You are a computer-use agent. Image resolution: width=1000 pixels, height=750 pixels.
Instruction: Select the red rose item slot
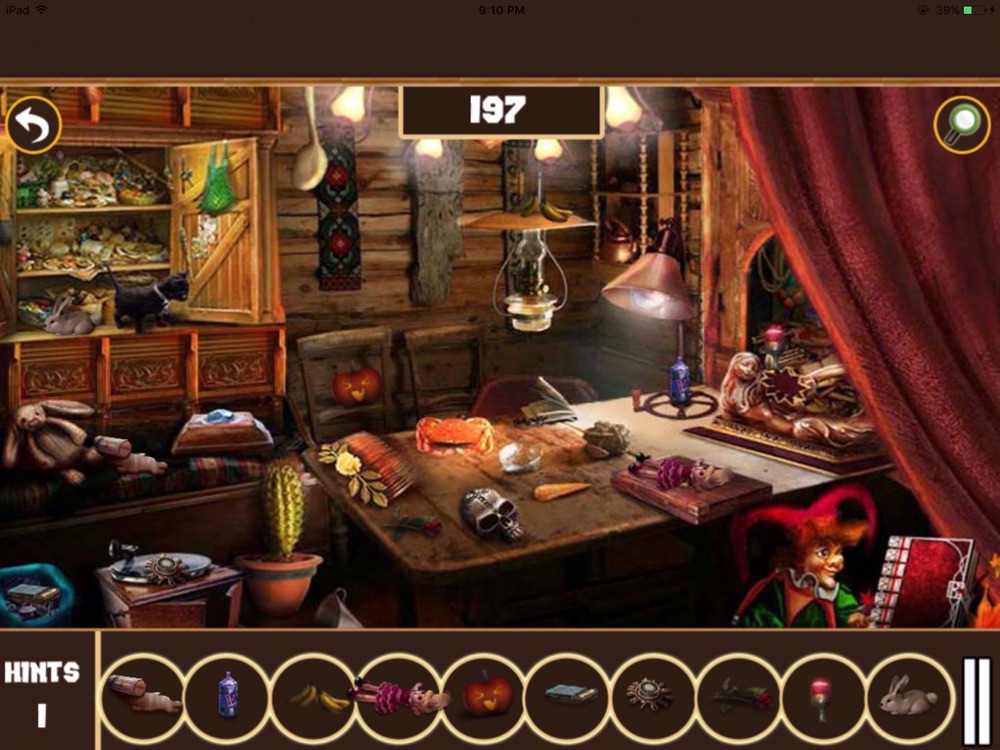tap(737, 696)
